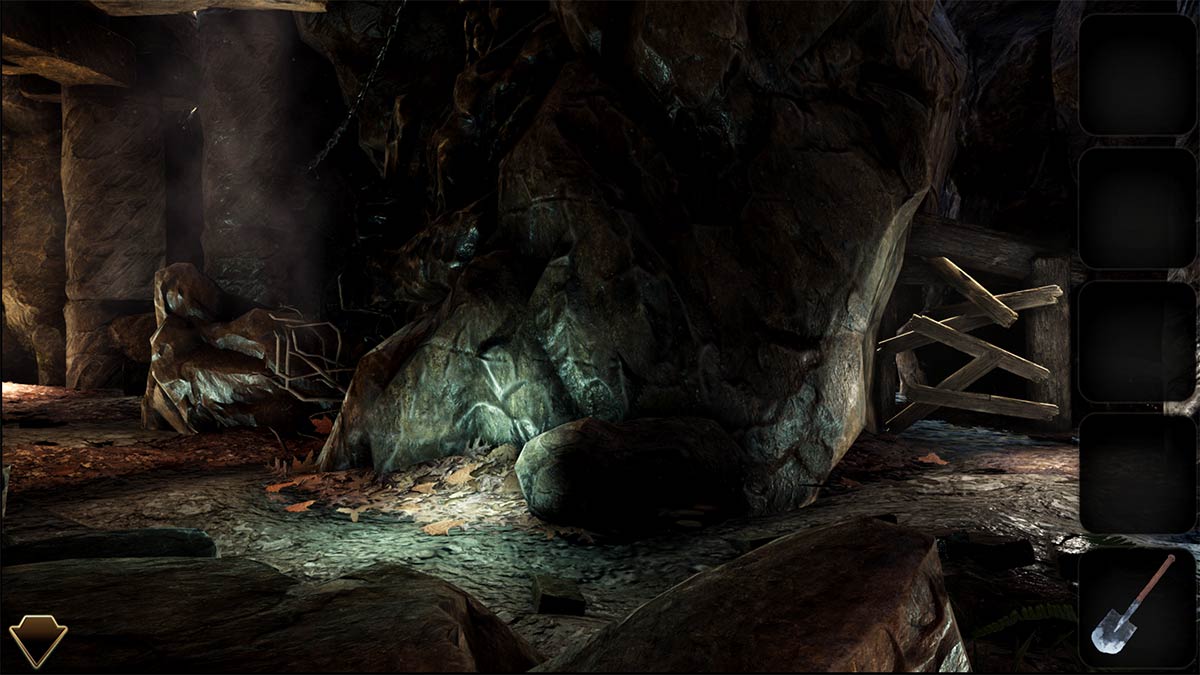Select the shovel in the inventory
The height and width of the screenshot is (675, 1200).
point(1135,605)
